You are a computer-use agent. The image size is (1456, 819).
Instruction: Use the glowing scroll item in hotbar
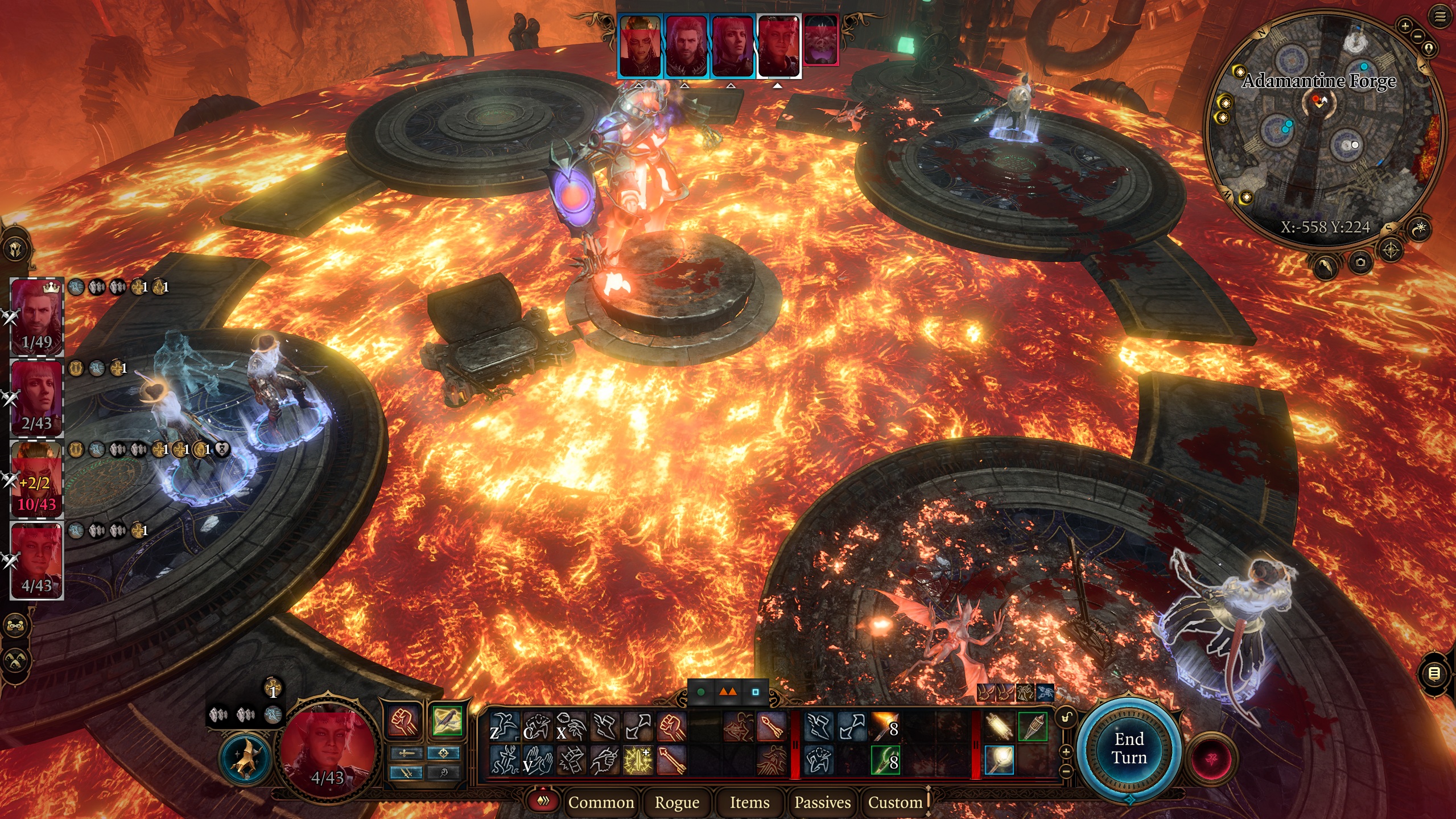tap(999, 727)
